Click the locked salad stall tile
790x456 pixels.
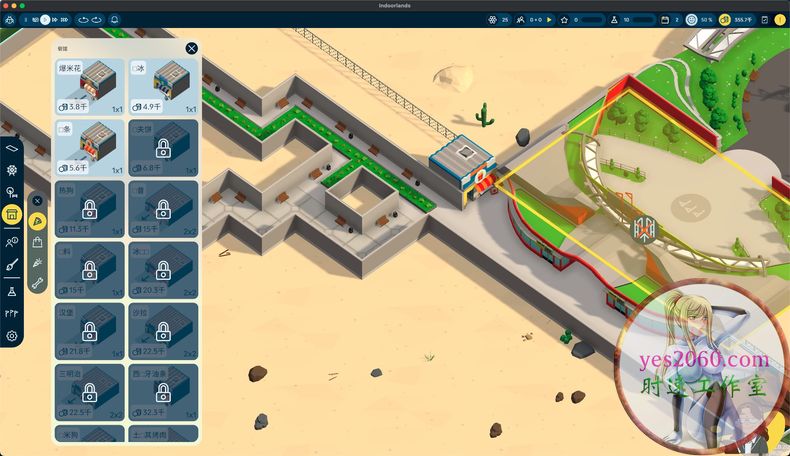pyautogui.click(x=163, y=330)
